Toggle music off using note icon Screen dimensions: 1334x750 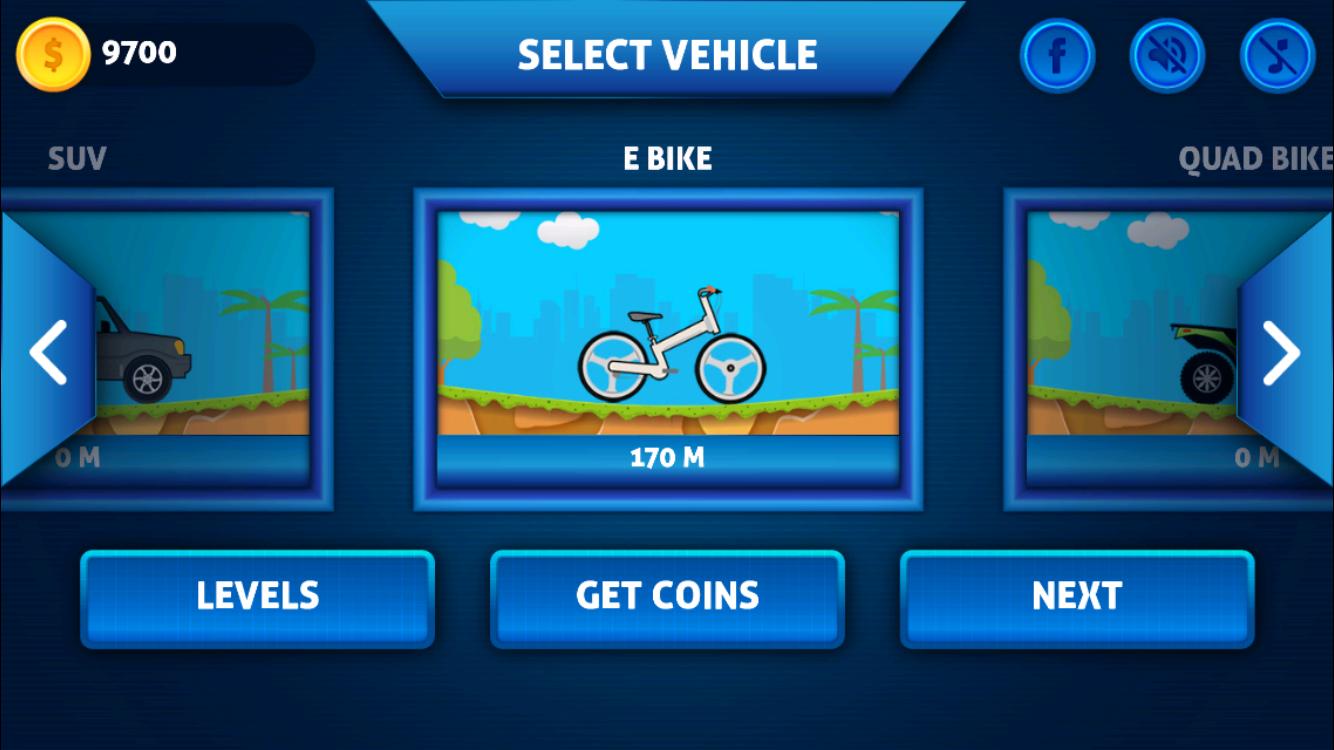(x=1277, y=56)
